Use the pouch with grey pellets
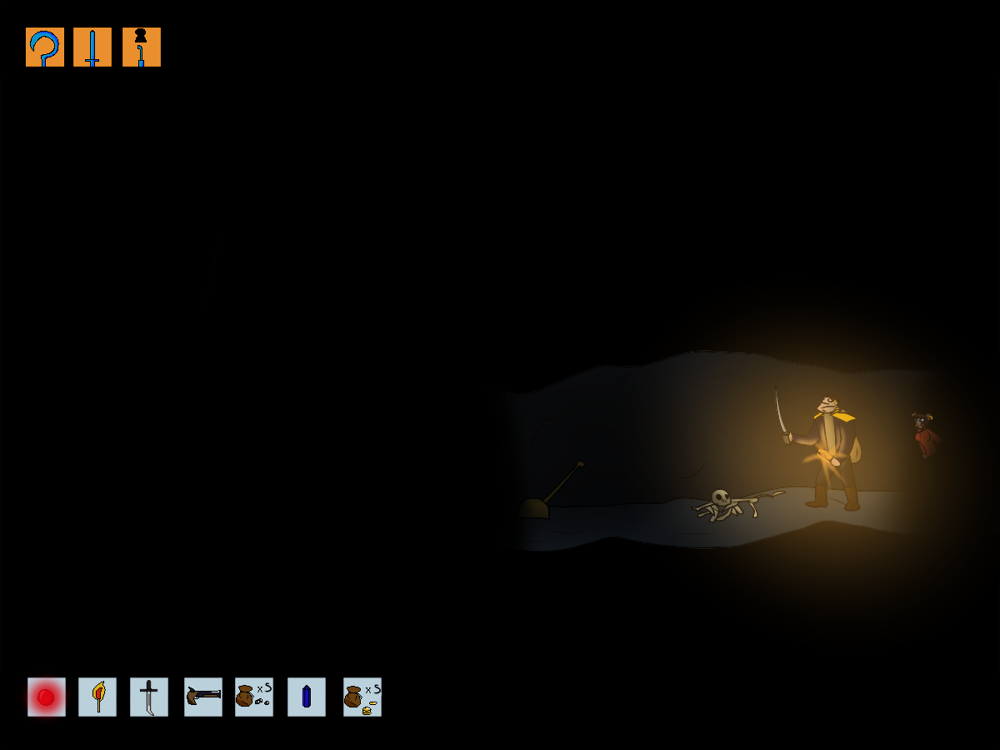1000x750 pixels. coord(254,697)
